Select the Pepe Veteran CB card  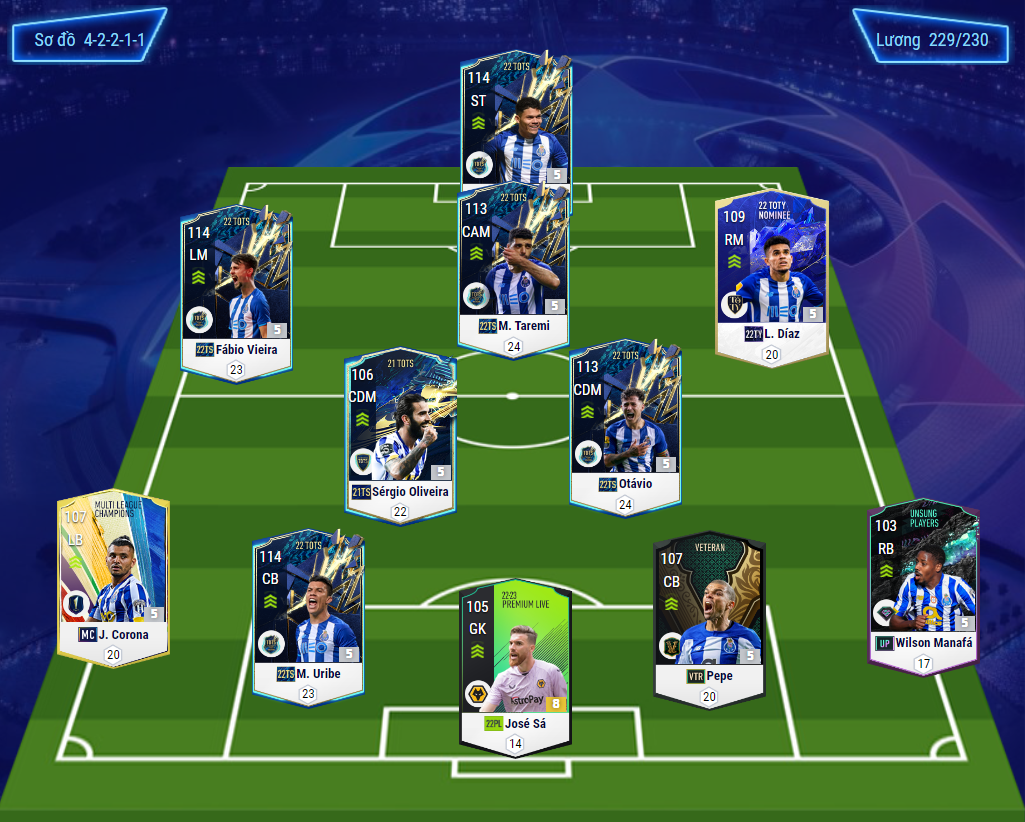(x=709, y=610)
